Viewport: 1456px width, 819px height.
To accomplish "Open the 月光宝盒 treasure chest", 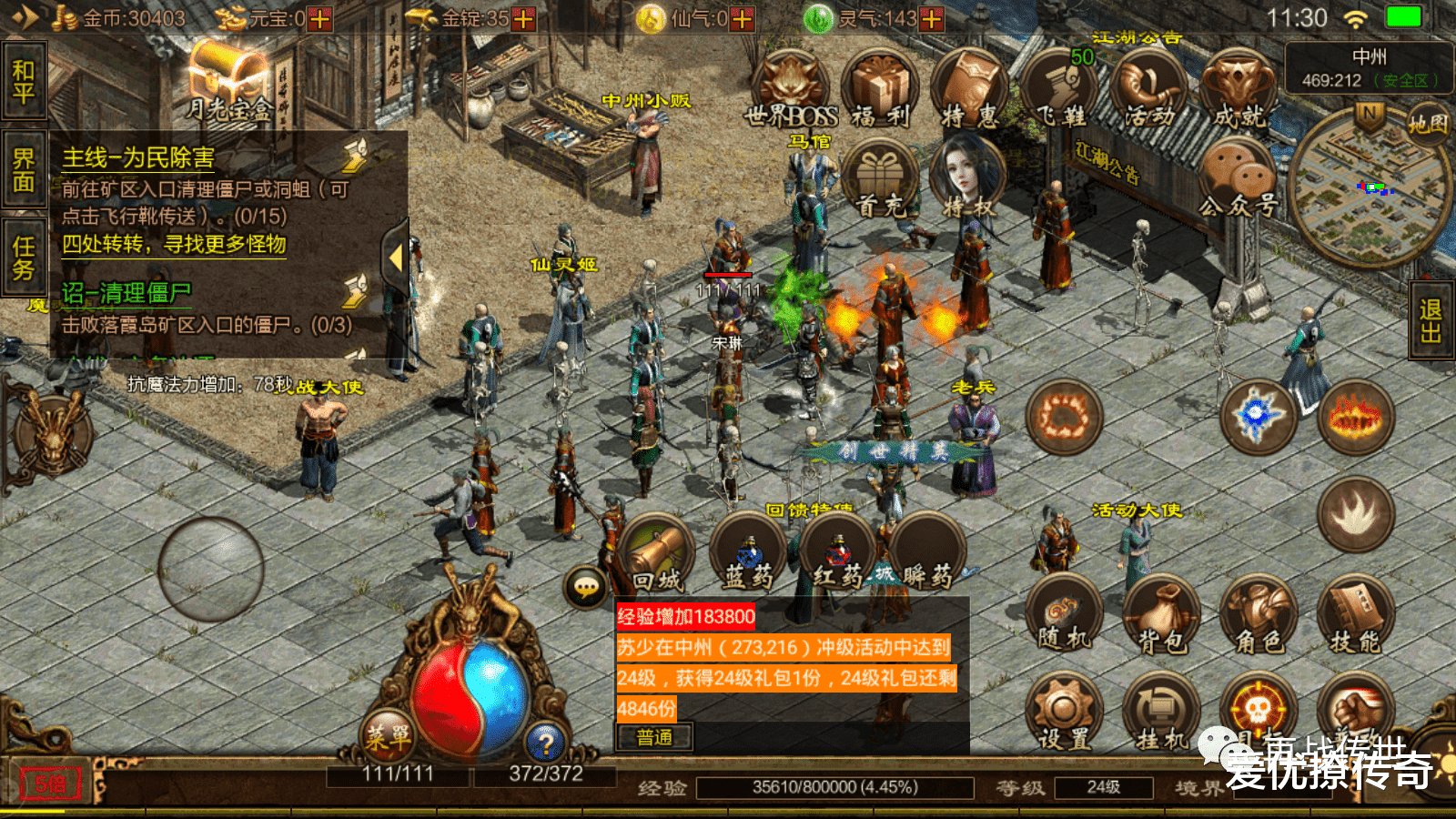I will pos(228,84).
